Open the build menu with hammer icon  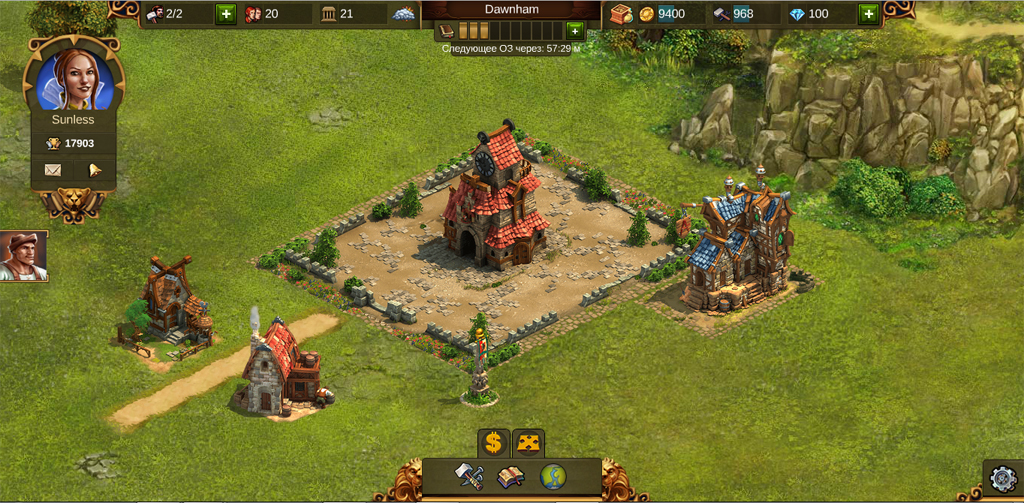pyautogui.click(x=470, y=475)
